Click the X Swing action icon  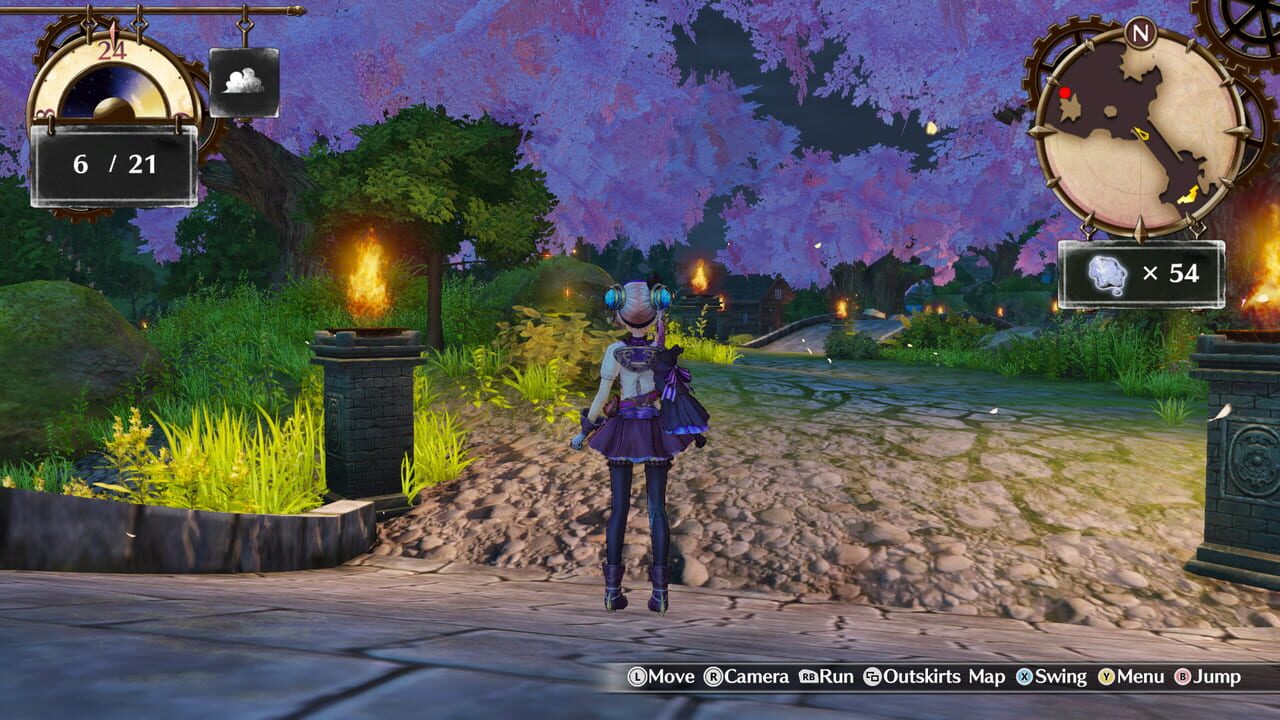pos(1024,676)
